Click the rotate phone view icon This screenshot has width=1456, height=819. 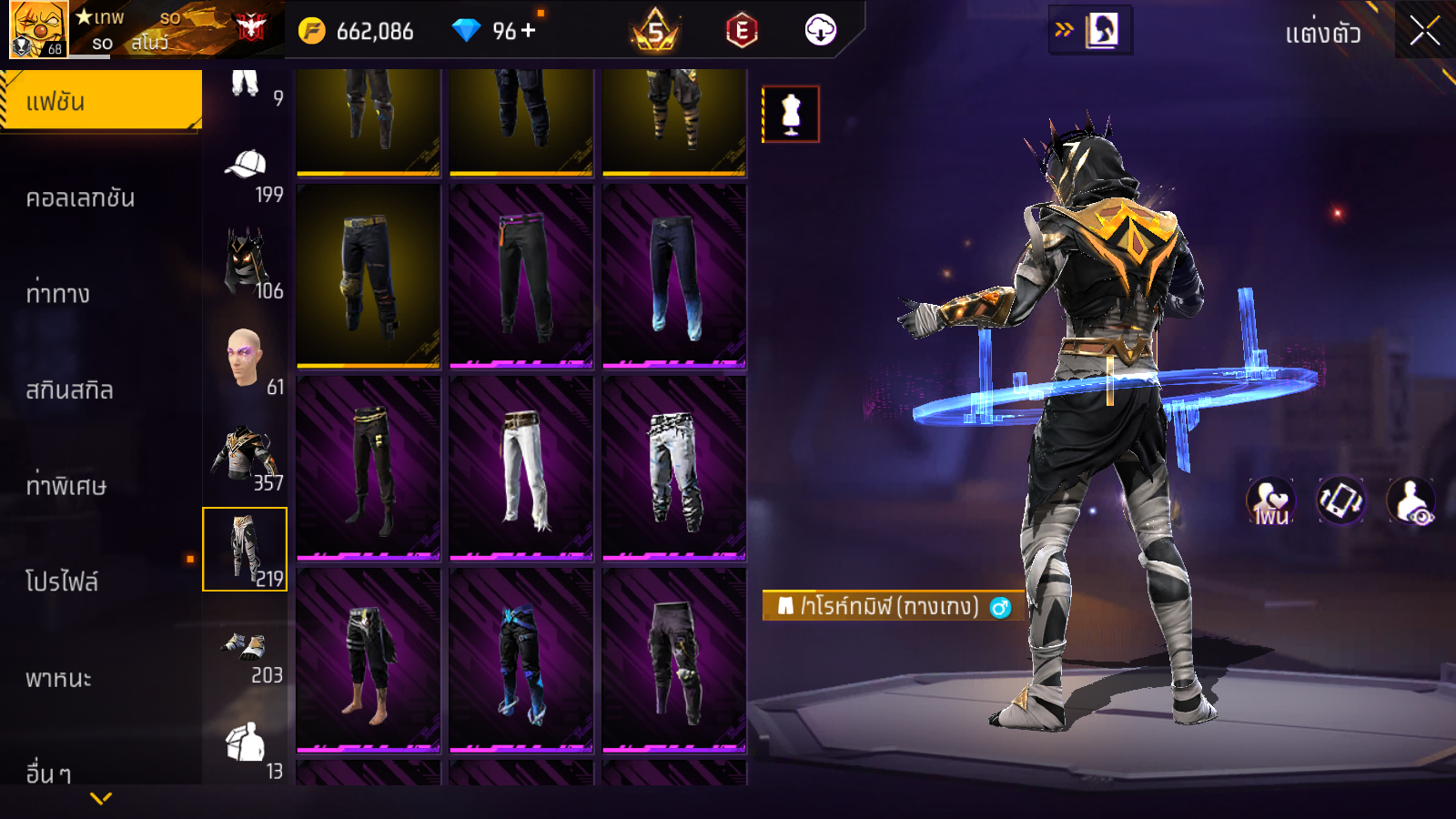[x=1340, y=500]
